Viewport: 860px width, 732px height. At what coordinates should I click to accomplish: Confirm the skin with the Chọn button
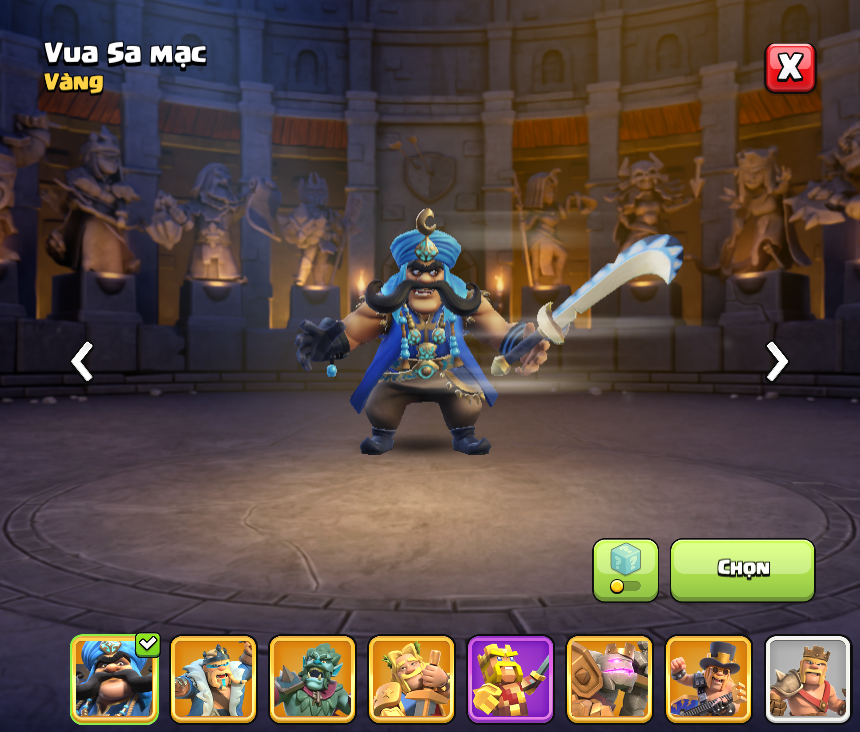coord(742,569)
